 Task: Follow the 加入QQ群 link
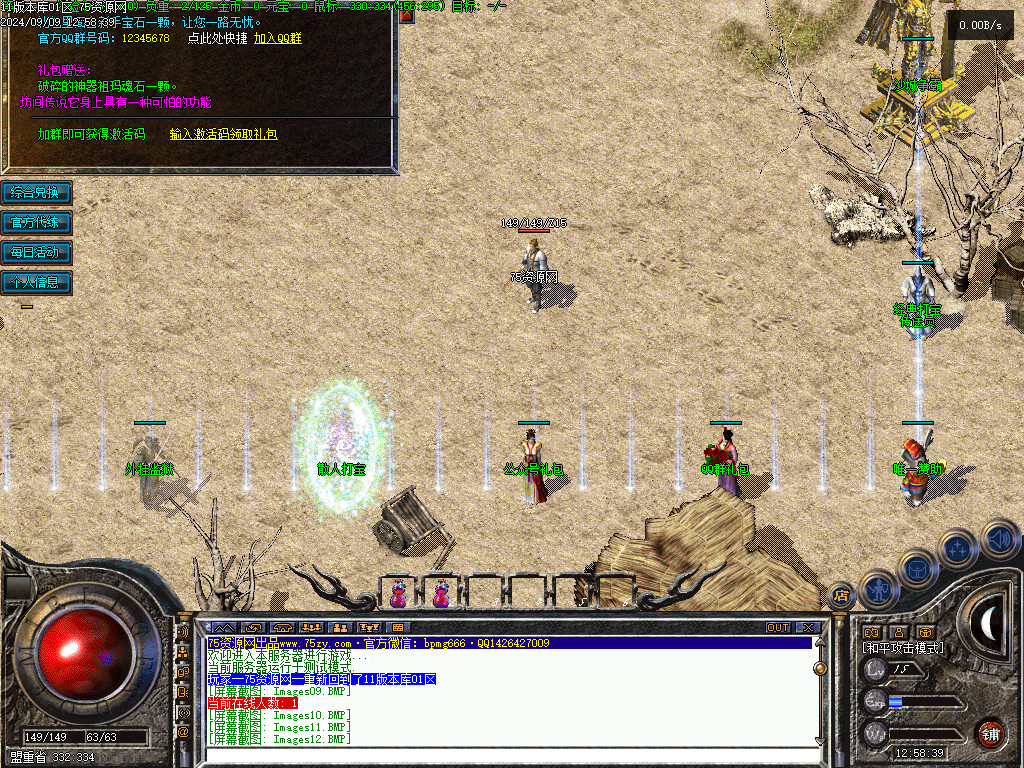277,38
